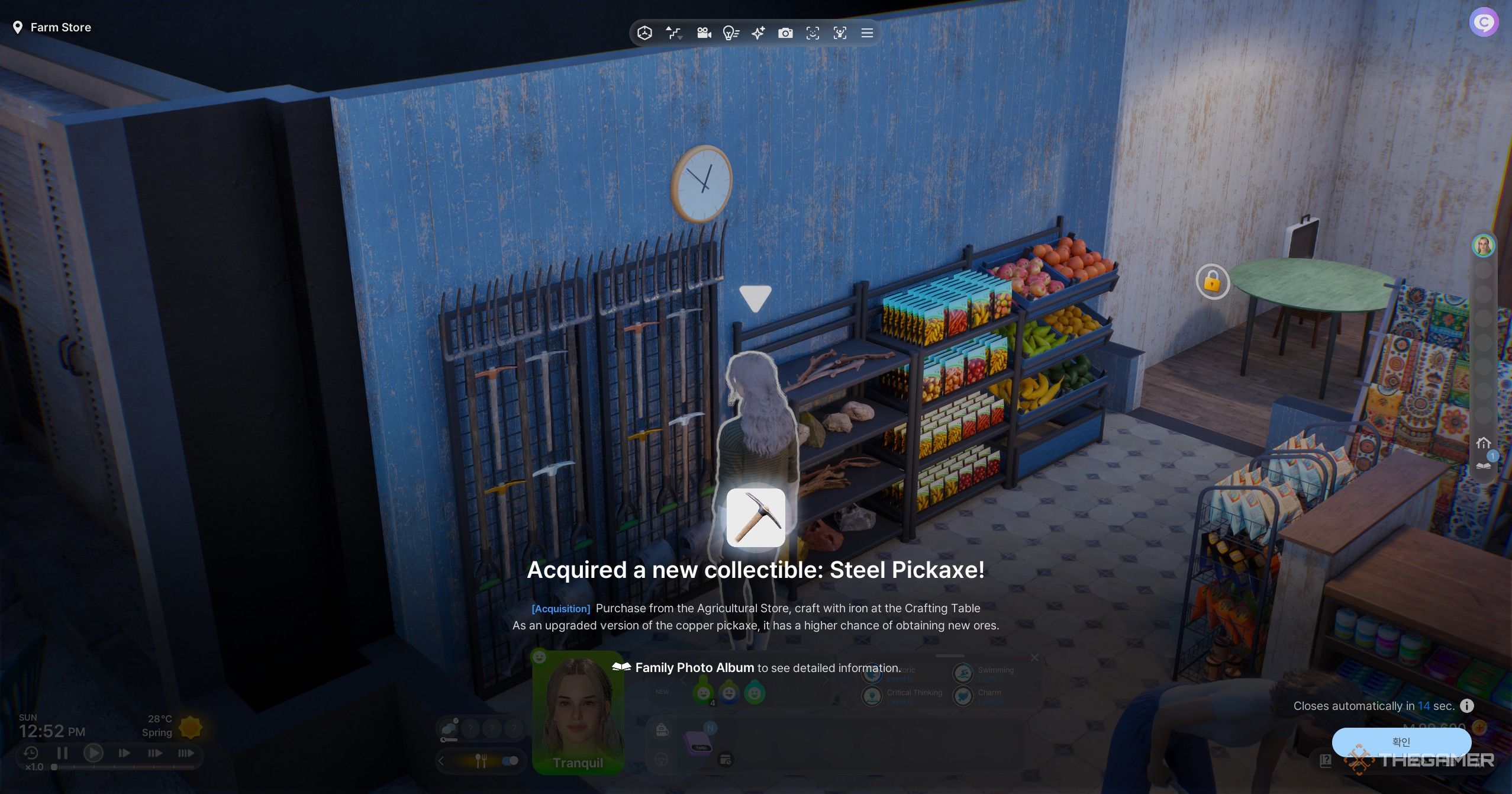Activate the video recording camera tool
The image size is (1512, 794).
(704, 33)
